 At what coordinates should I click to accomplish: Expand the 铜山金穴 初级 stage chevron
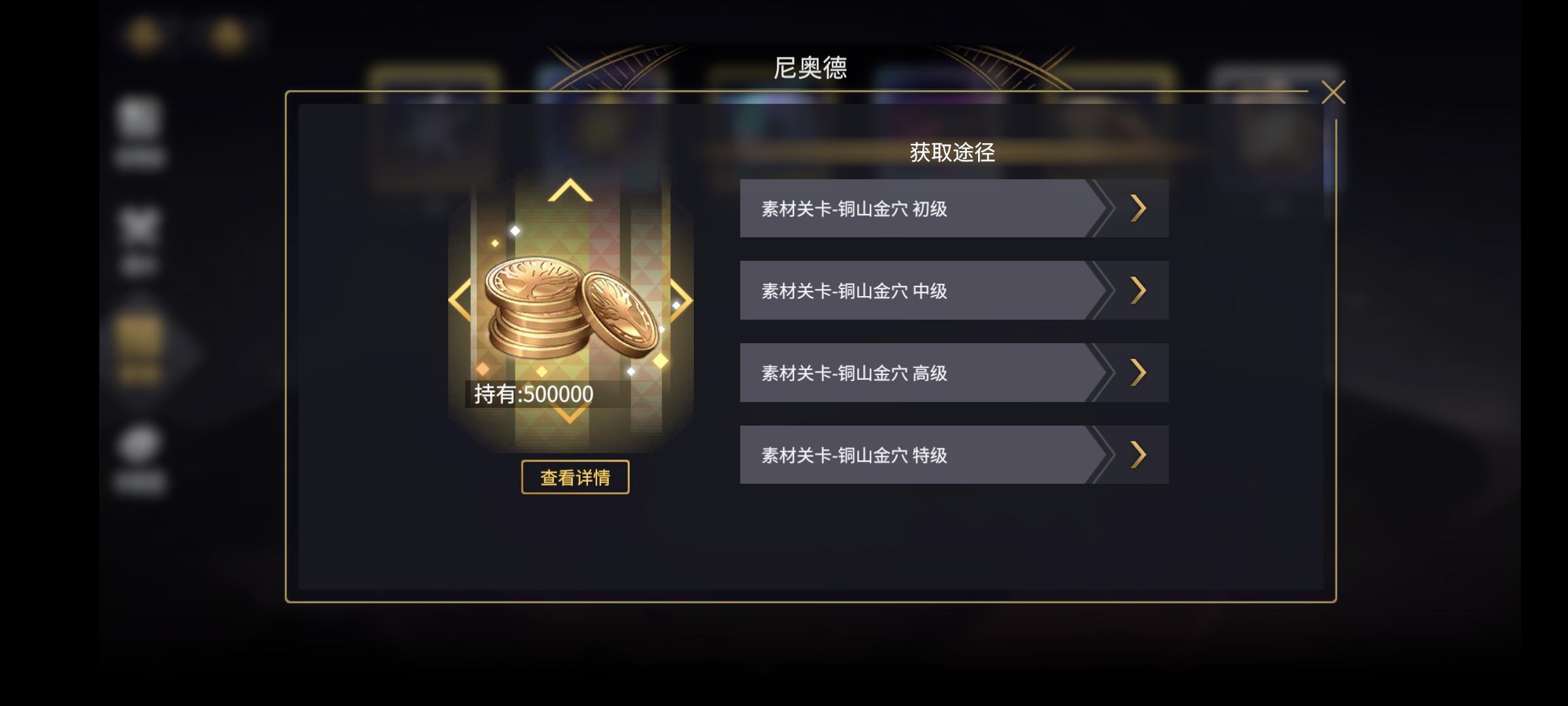1138,207
